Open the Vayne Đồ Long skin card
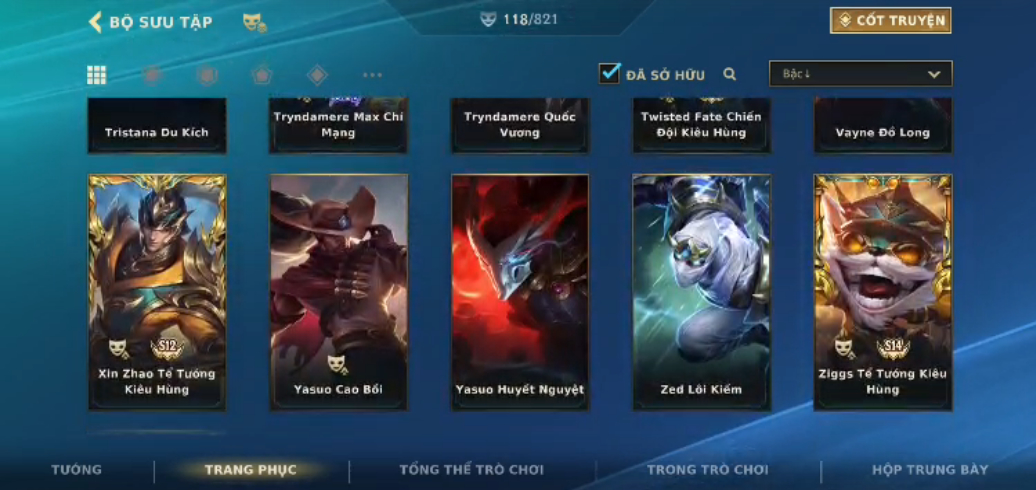 [x=883, y=126]
